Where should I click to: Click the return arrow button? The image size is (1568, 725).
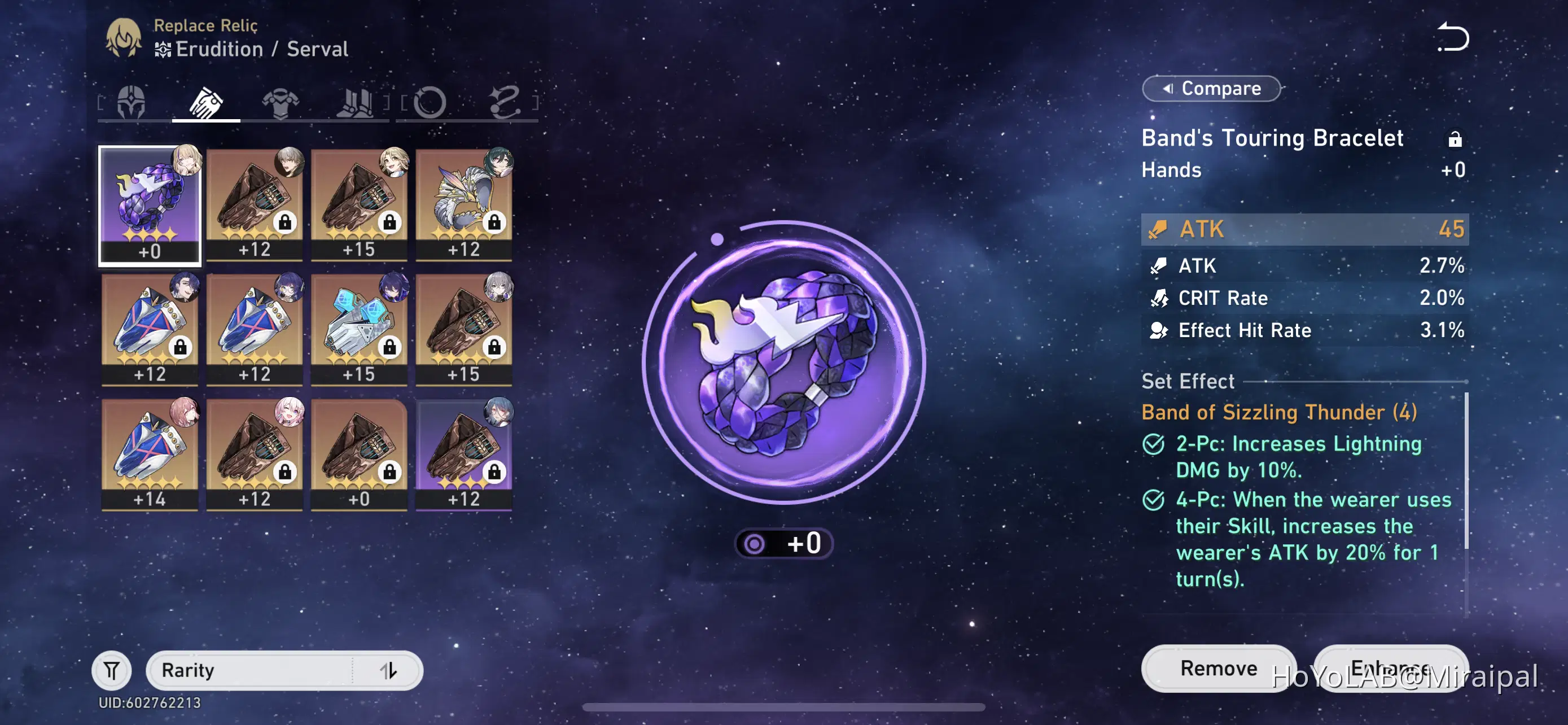click(x=1453, y=38)
